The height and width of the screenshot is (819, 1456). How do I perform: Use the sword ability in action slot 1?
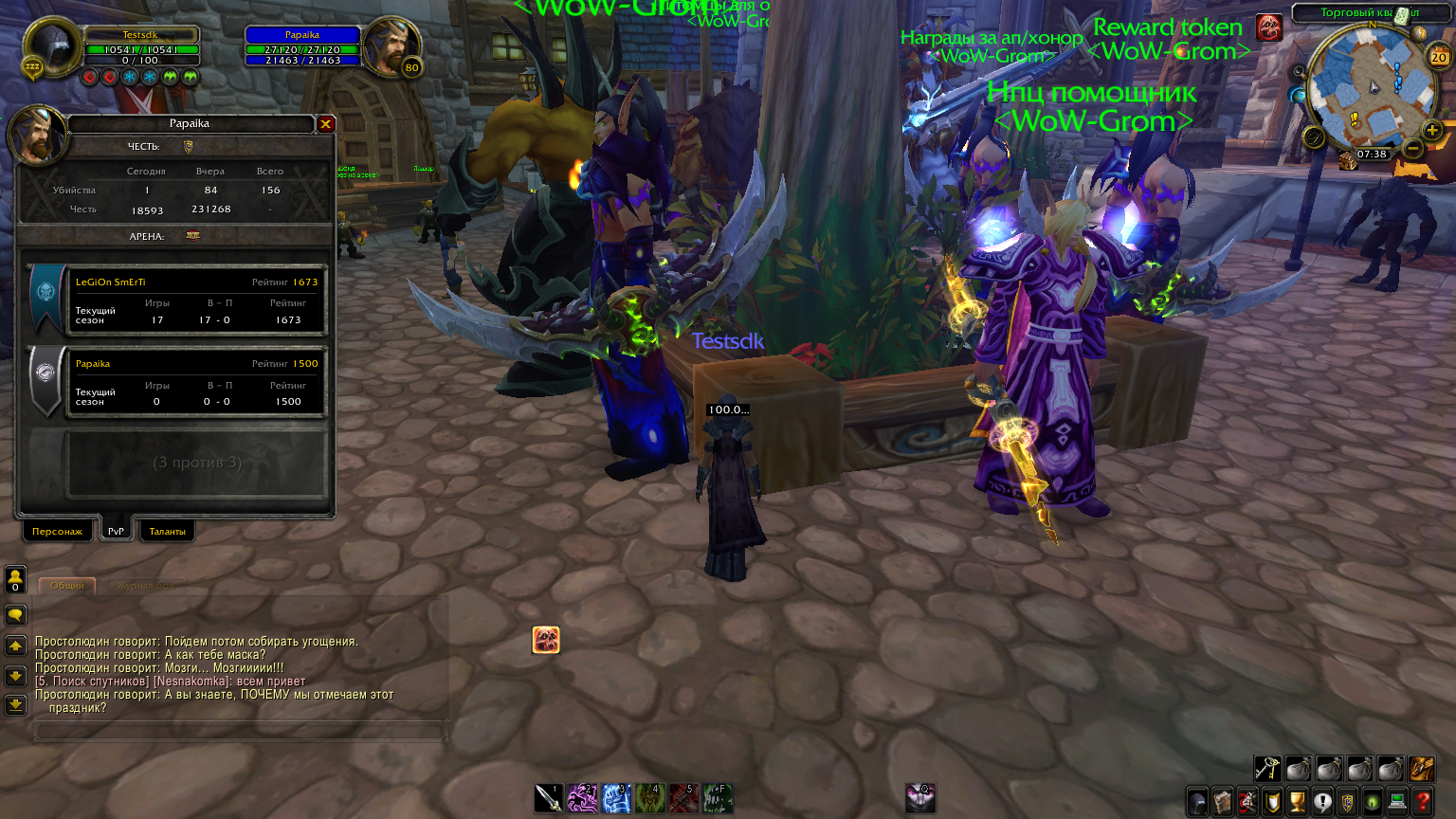(548, 798)
